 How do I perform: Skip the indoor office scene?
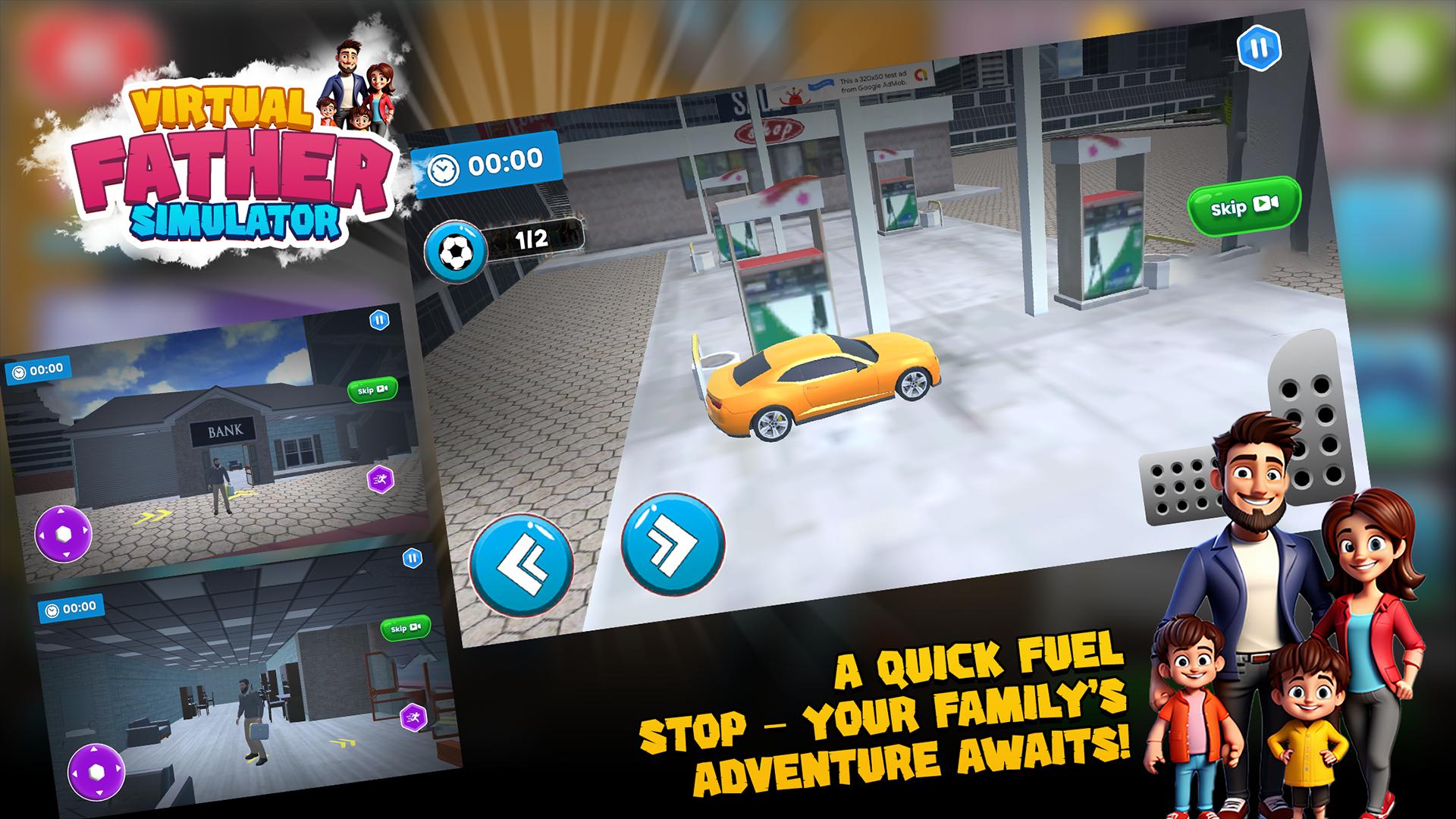tap(405, 629)
